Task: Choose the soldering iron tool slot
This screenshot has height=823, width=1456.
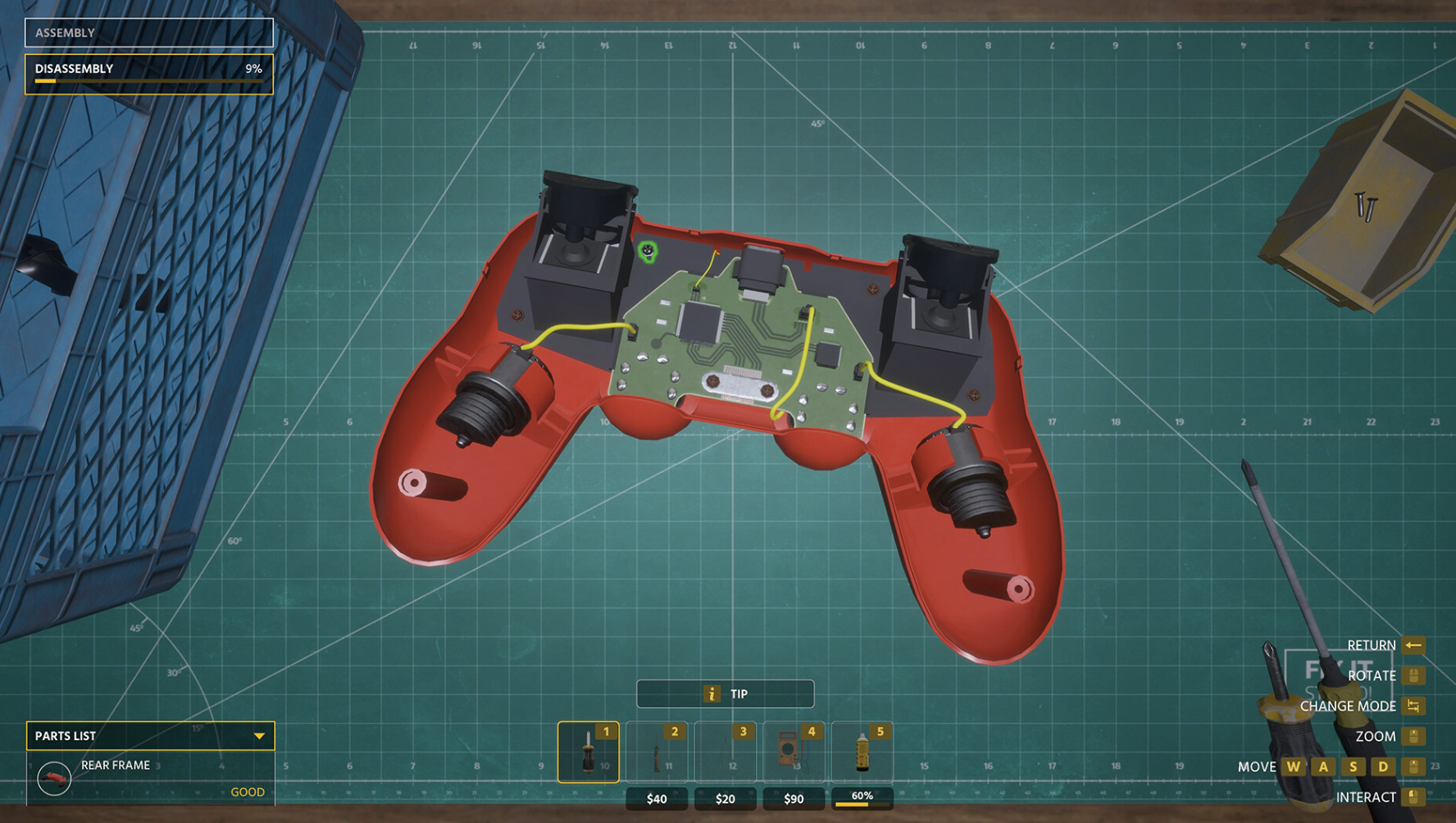Action: pos(657,752)
